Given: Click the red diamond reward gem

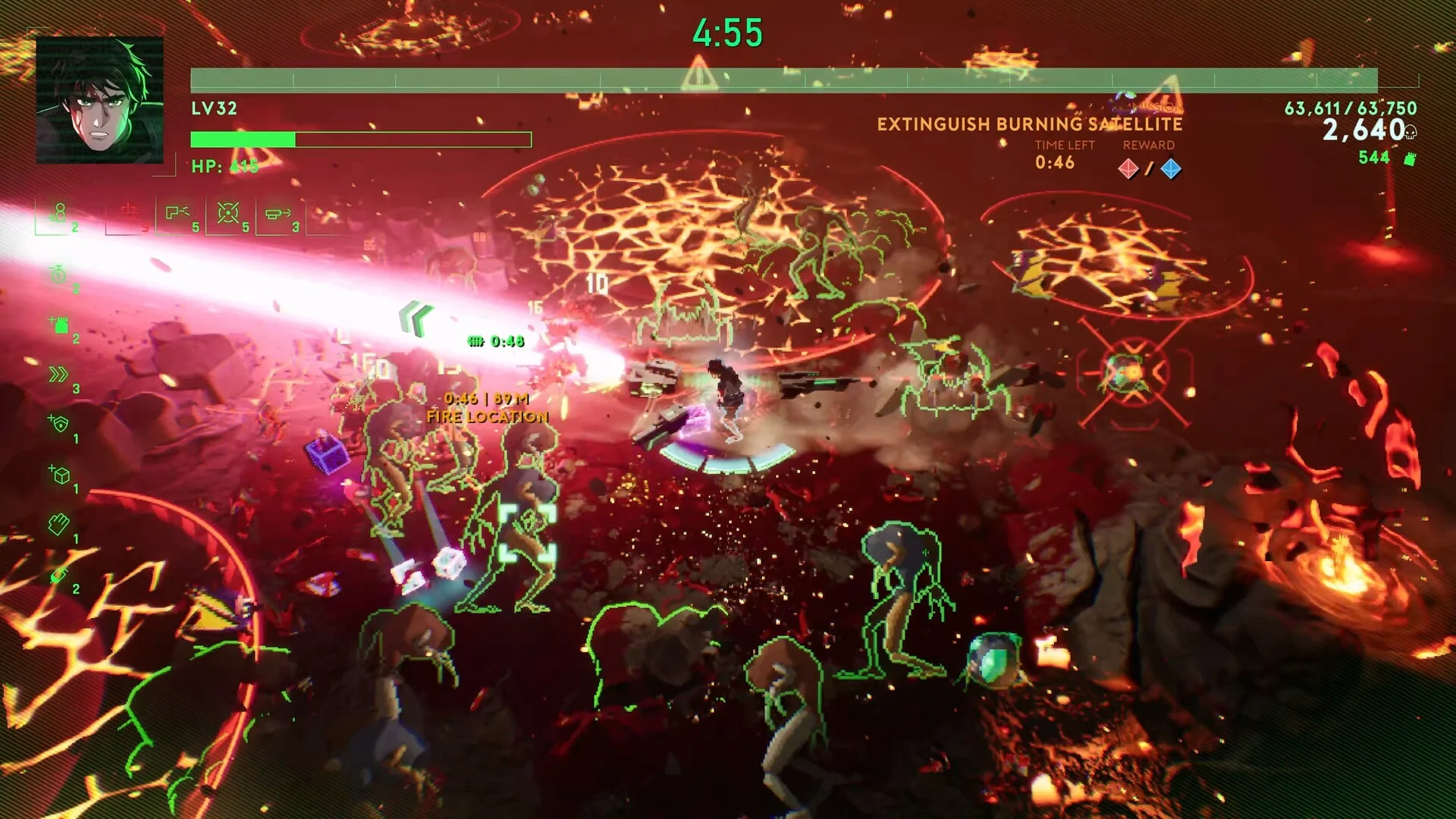Looking at the screenshot, I should point(1128,168).
